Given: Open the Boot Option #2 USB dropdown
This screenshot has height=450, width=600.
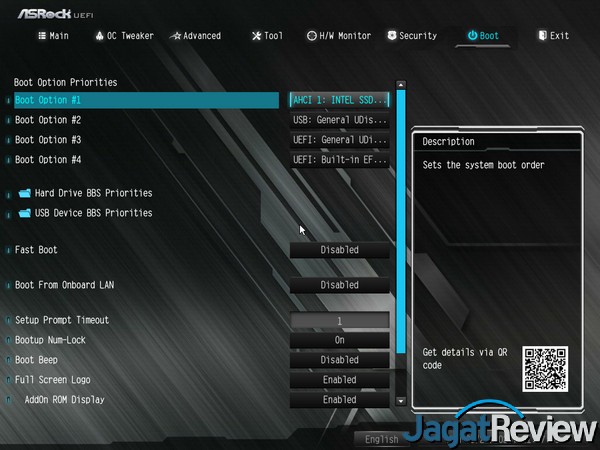Looking at the screenshot, I should click(339, 120).
